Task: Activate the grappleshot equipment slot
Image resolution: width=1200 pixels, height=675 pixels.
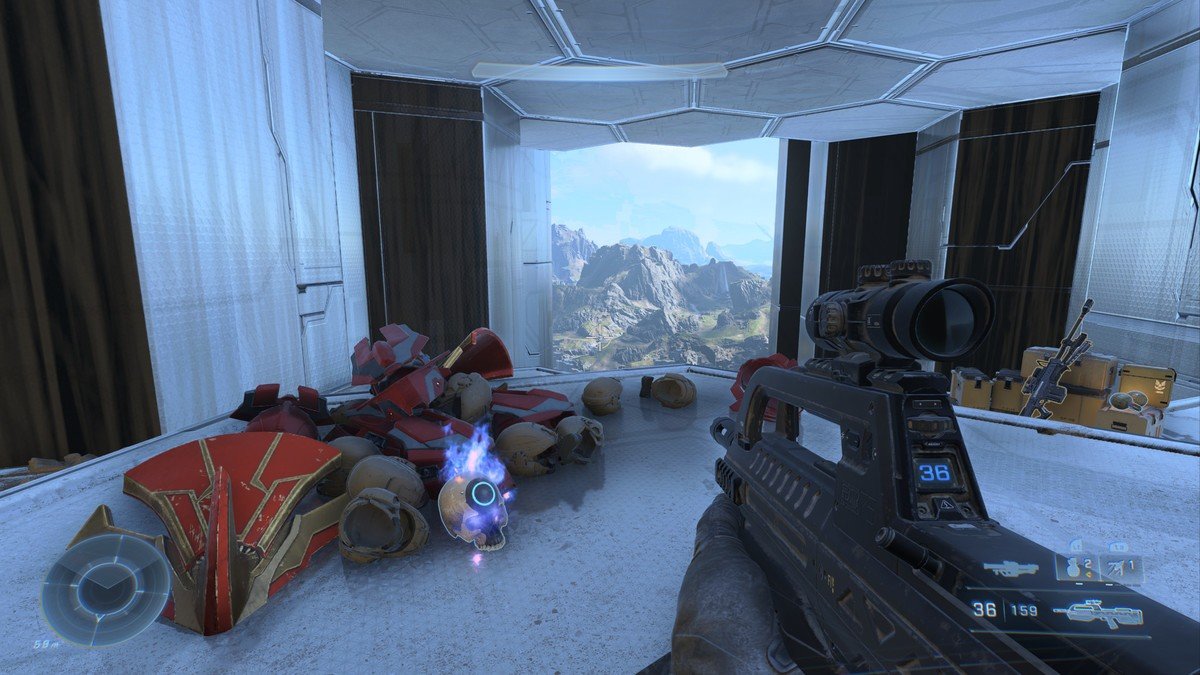Action: tap(1121, 569)
